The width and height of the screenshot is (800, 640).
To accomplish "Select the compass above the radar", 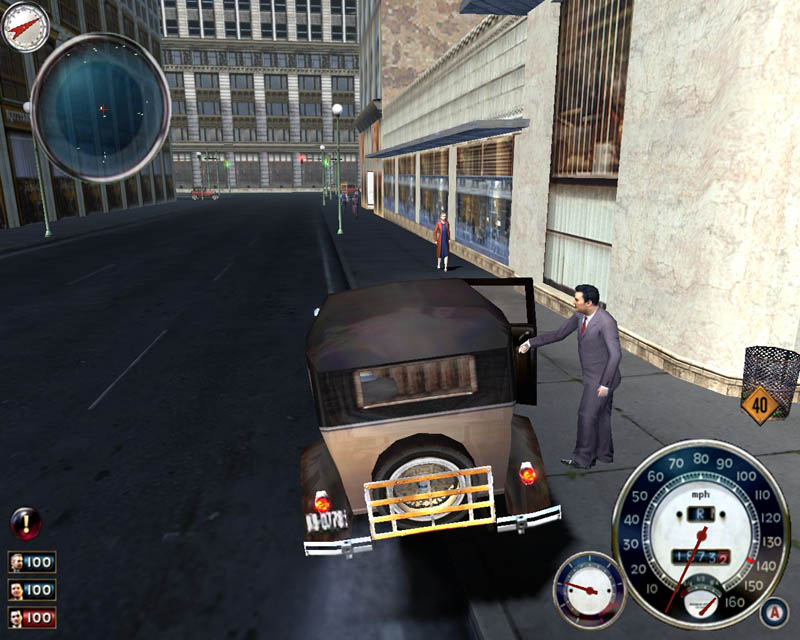I will point(26,27).
